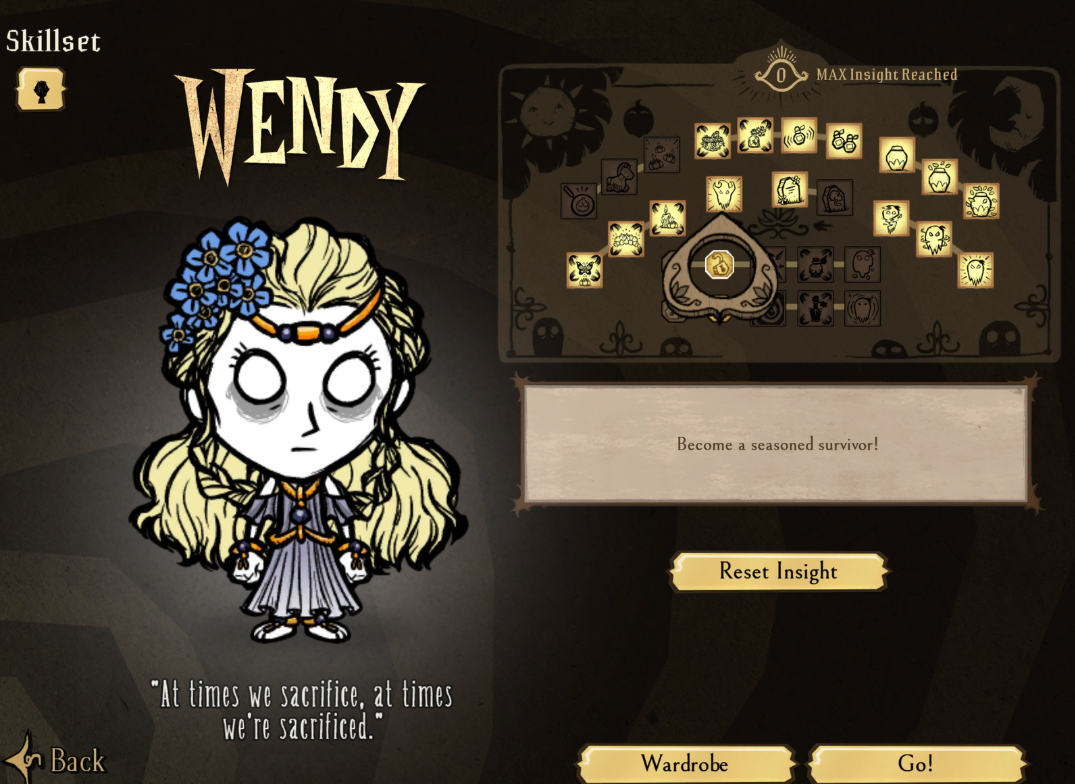Choose the leafy sprouting urn skill node
This screenshot has width=1075, height=784.
click(981, 201)
